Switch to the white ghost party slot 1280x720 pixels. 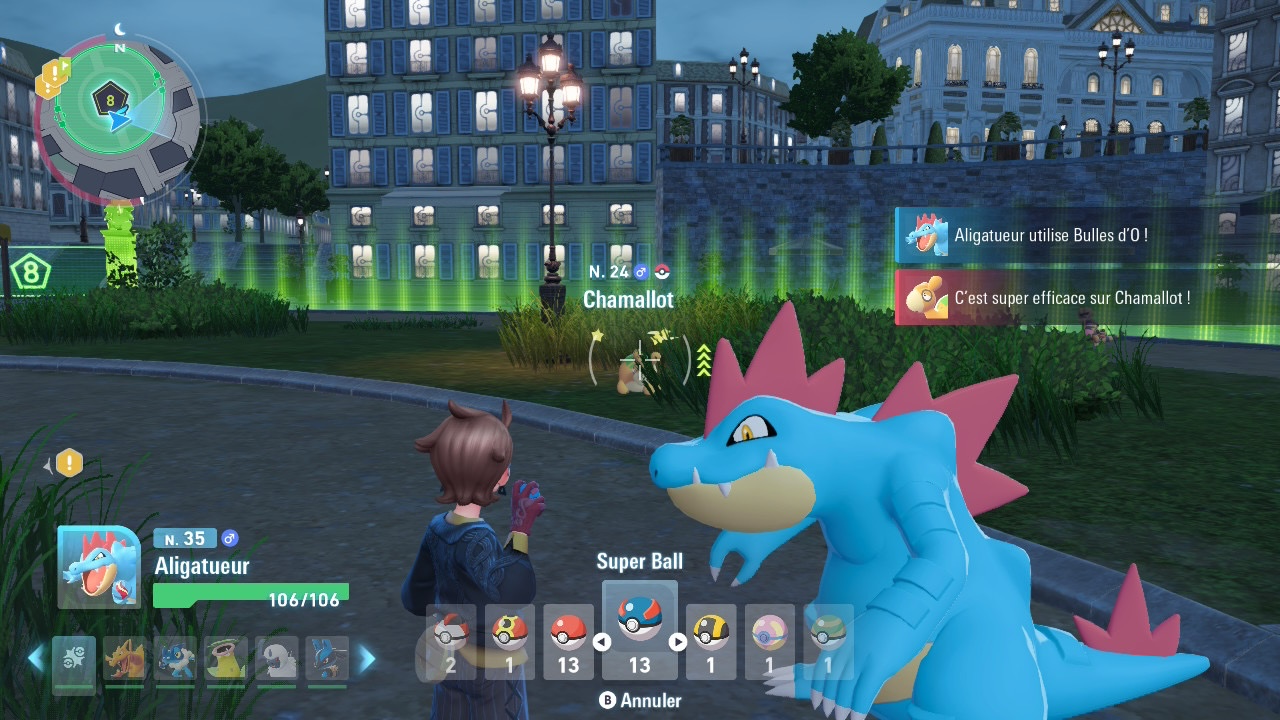point(276,659)
